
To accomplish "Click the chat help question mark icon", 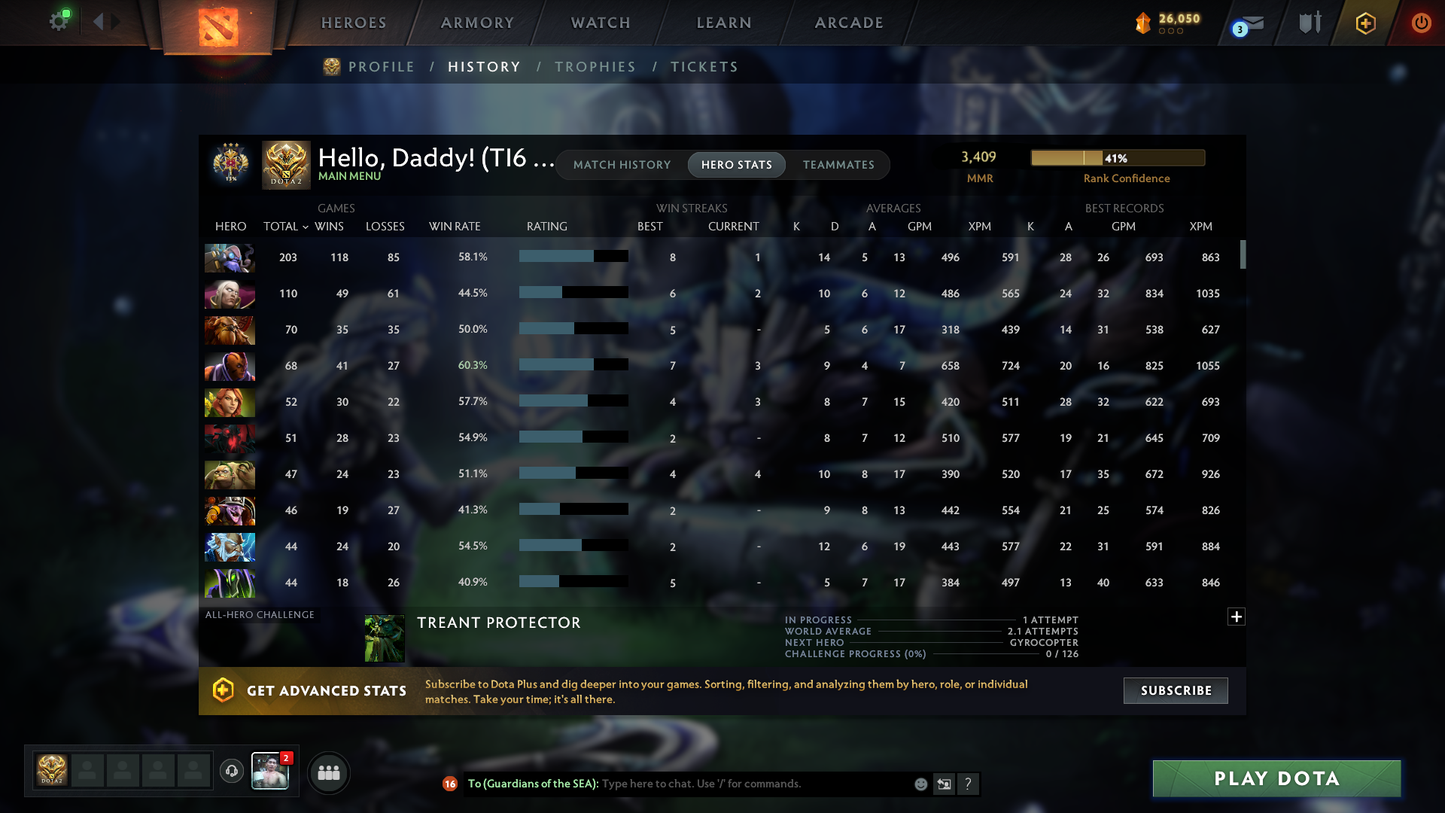I will pos(967,784).
